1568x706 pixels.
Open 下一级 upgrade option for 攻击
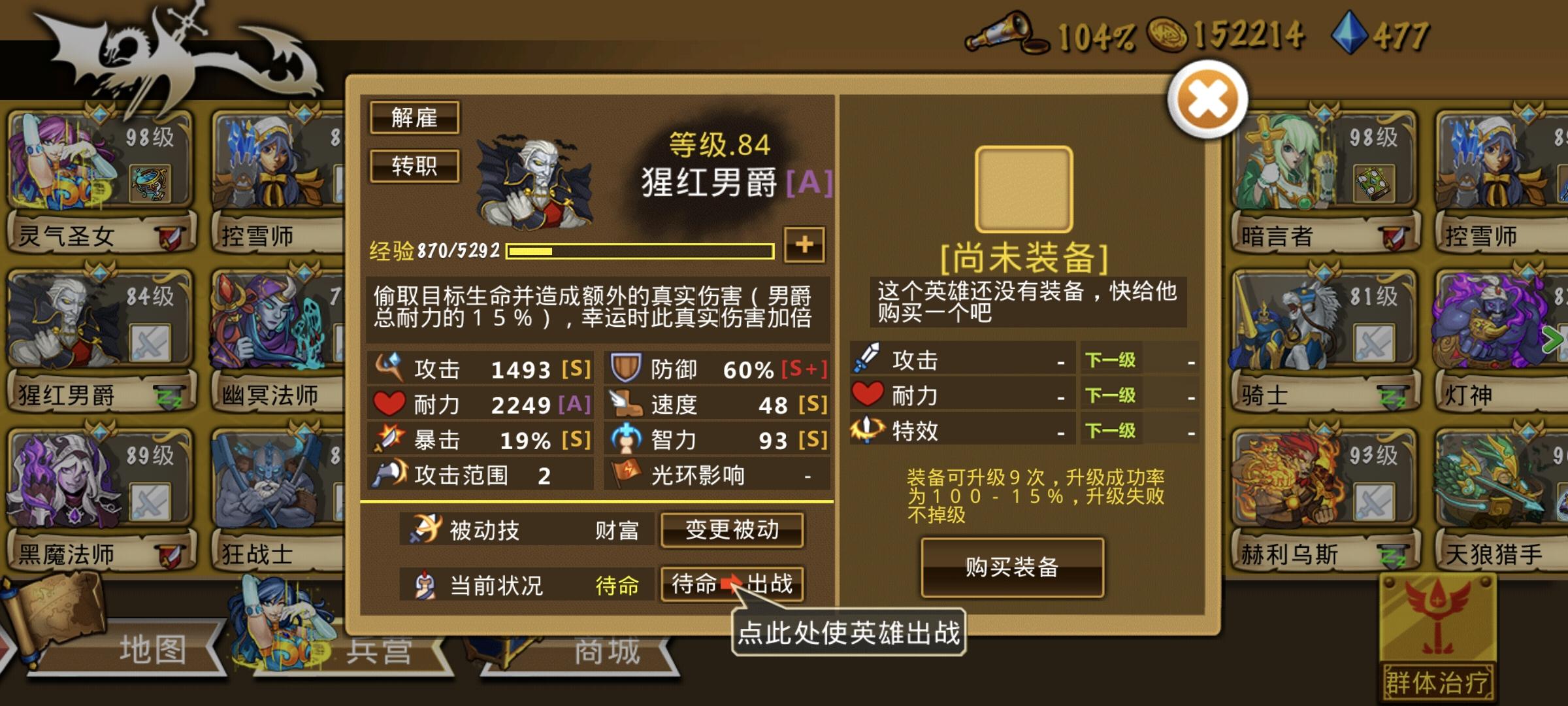pyautogui.click(x=1110, y=360)
